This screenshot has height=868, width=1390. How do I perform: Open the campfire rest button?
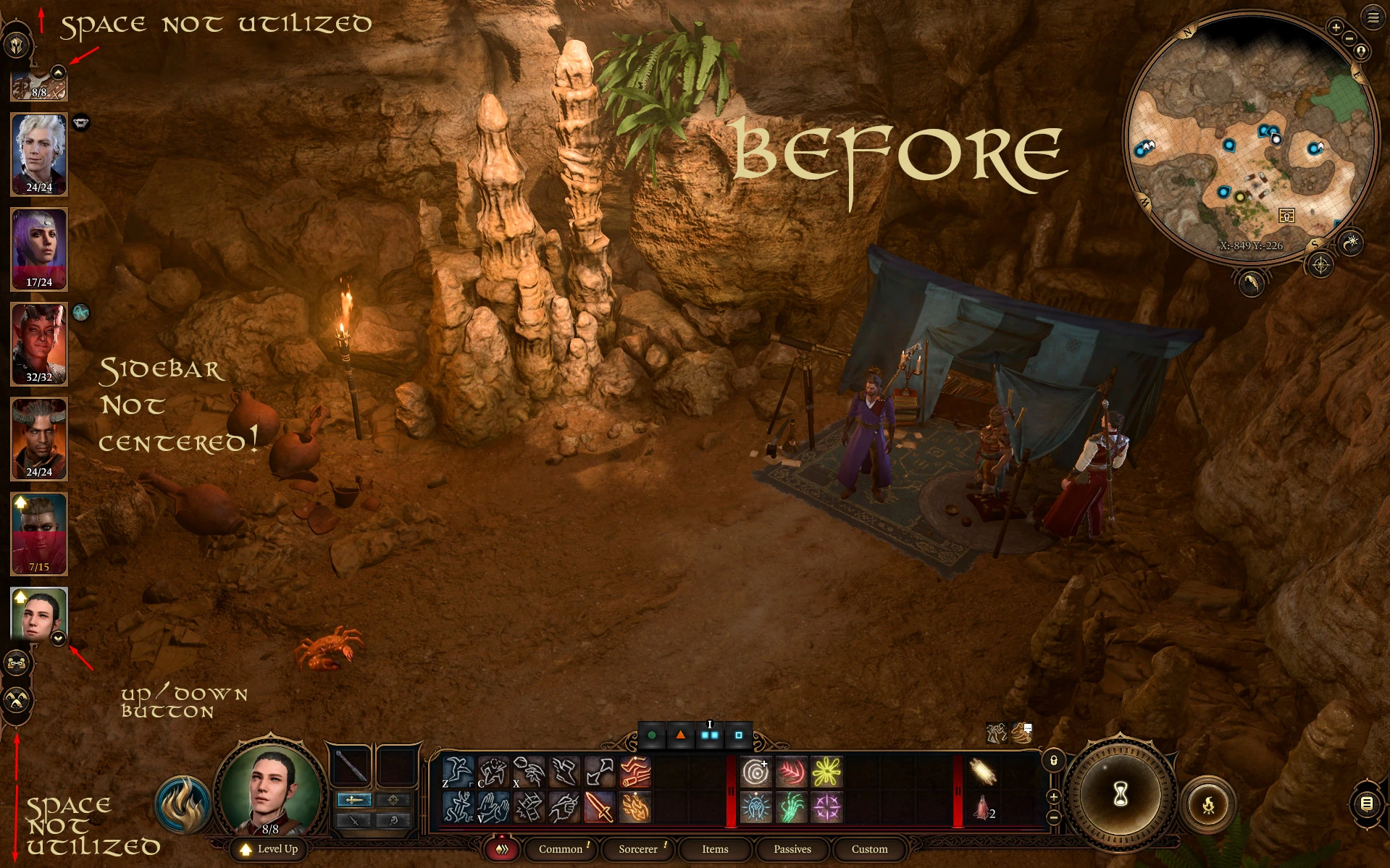[x=1207, y=804]
